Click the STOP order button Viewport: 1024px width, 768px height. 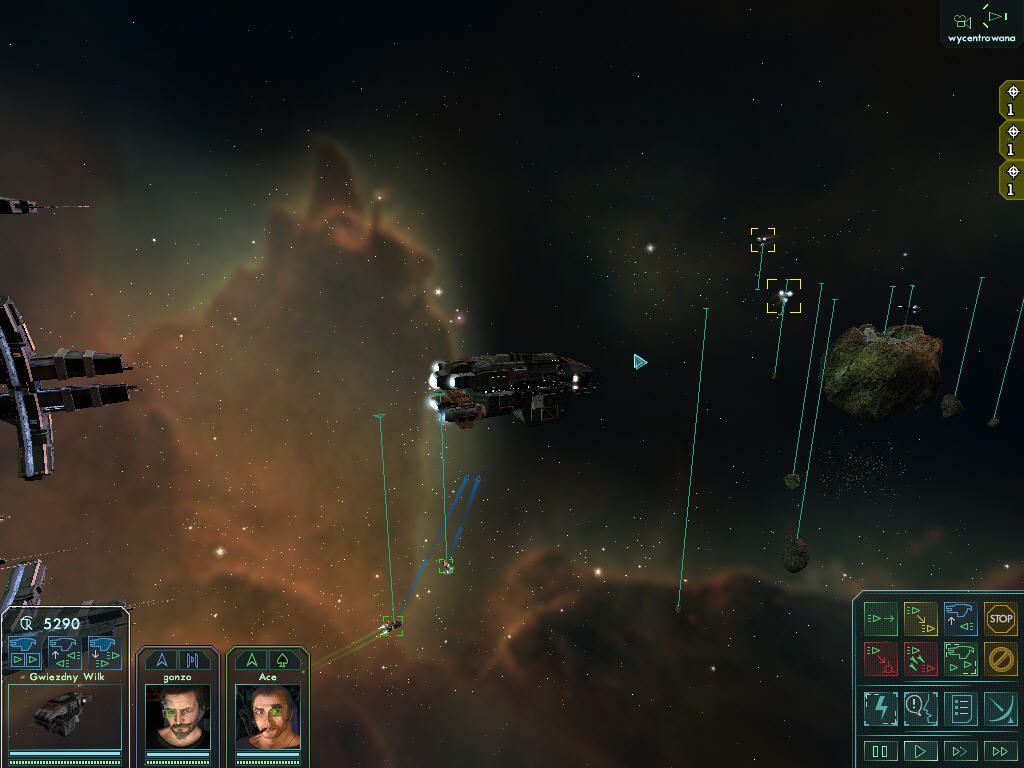click(x=1000, y=619)
